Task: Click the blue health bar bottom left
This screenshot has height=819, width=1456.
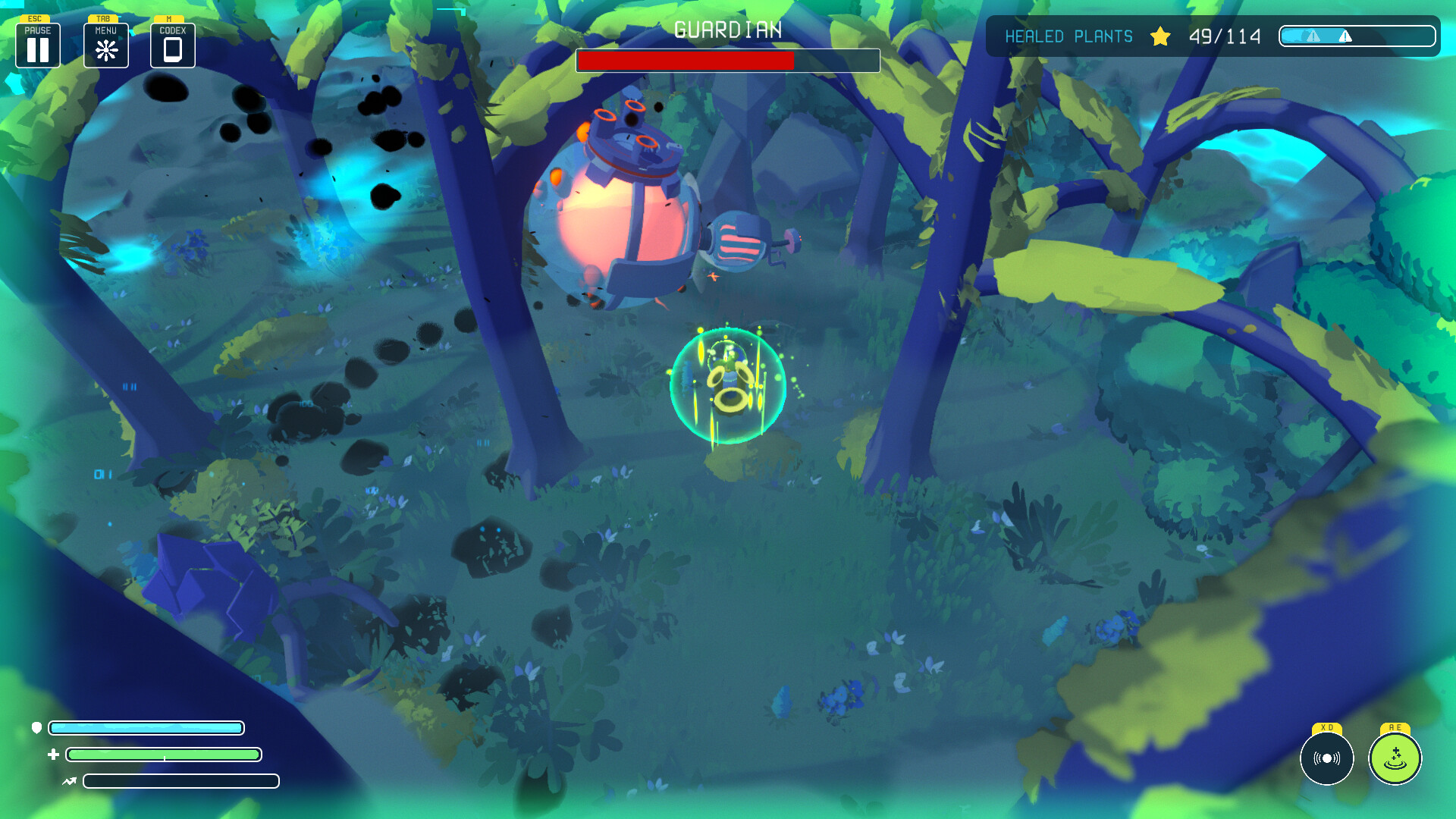Action: [148, 728]
